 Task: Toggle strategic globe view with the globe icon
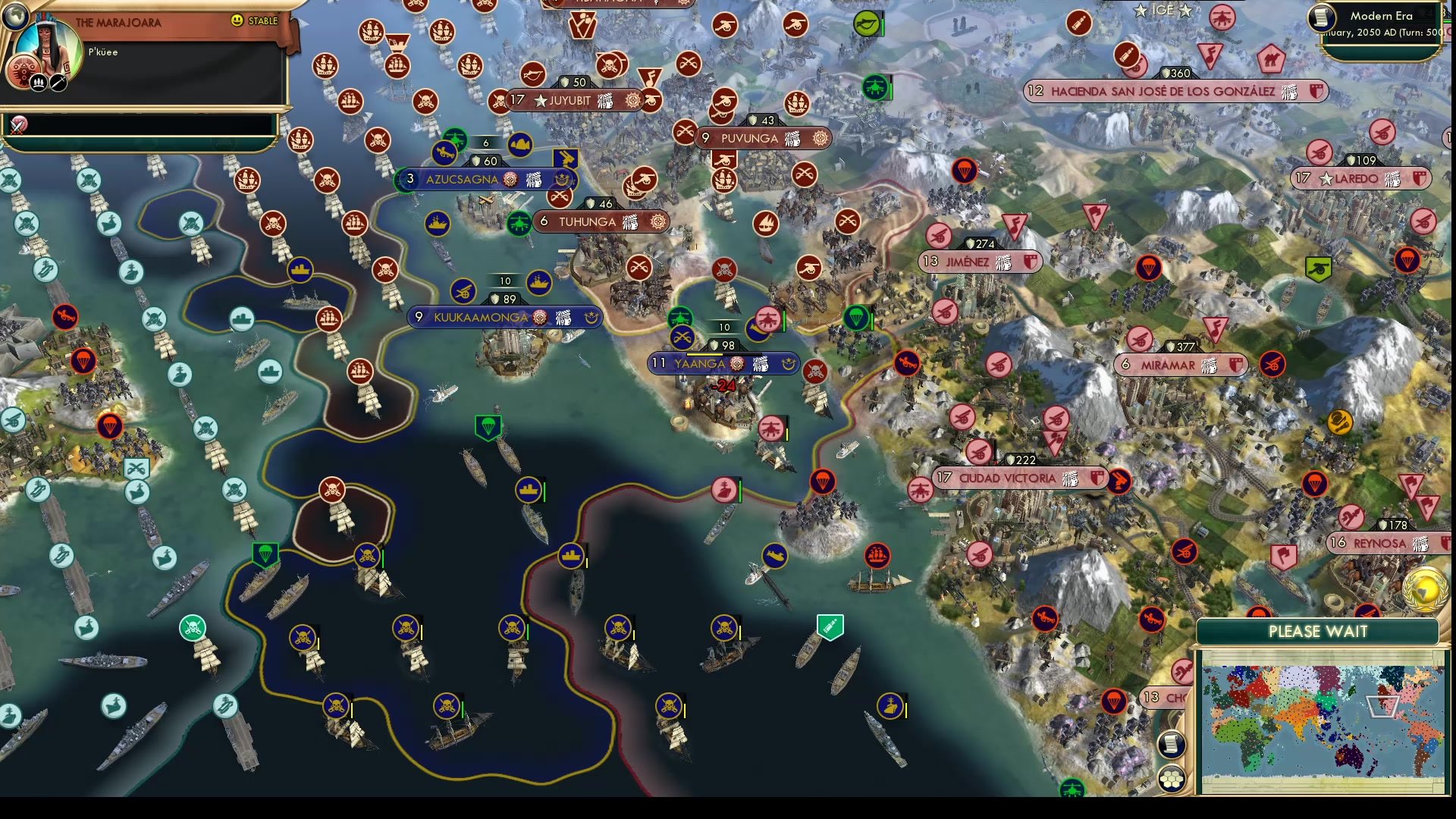tap(15, 15)
